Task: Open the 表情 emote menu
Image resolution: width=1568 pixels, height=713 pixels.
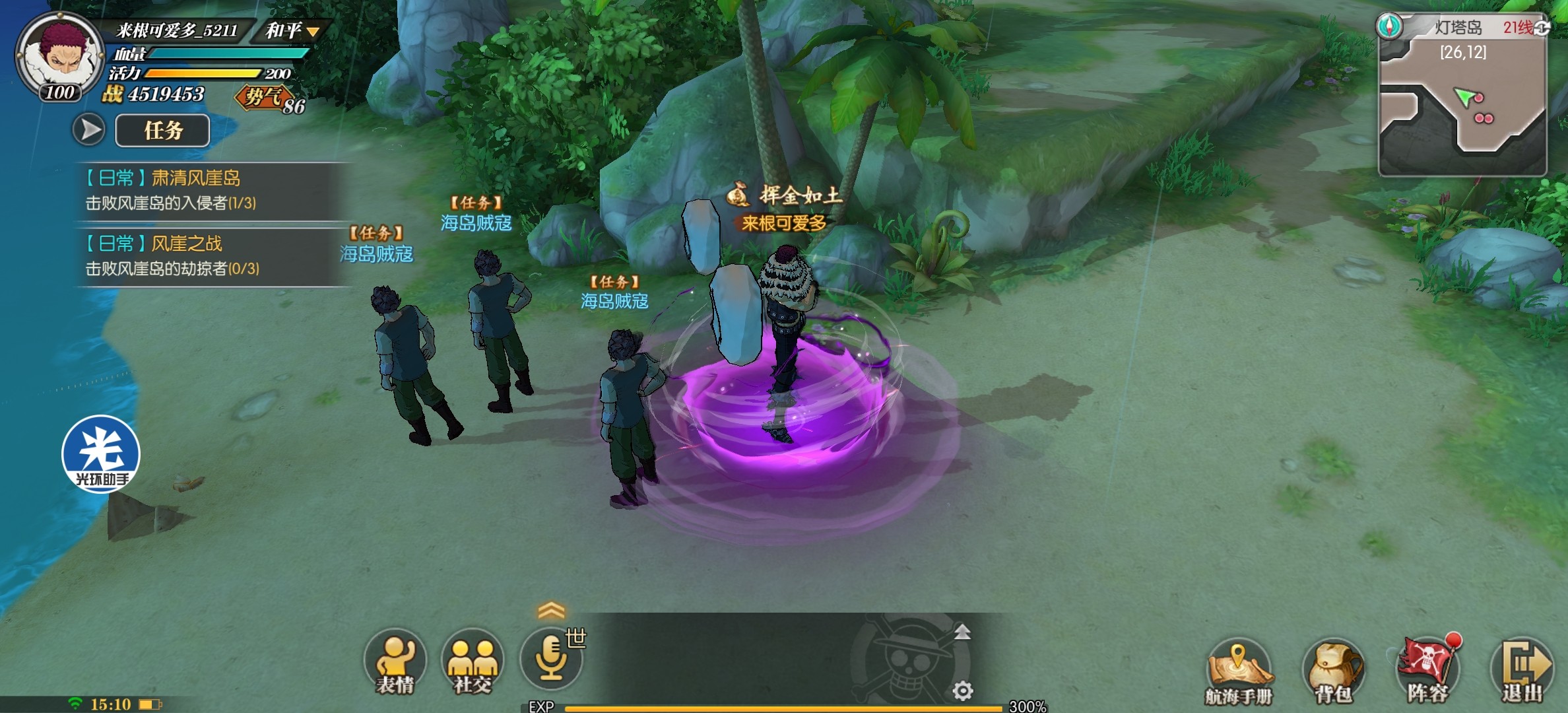Action: pos(395,662)
